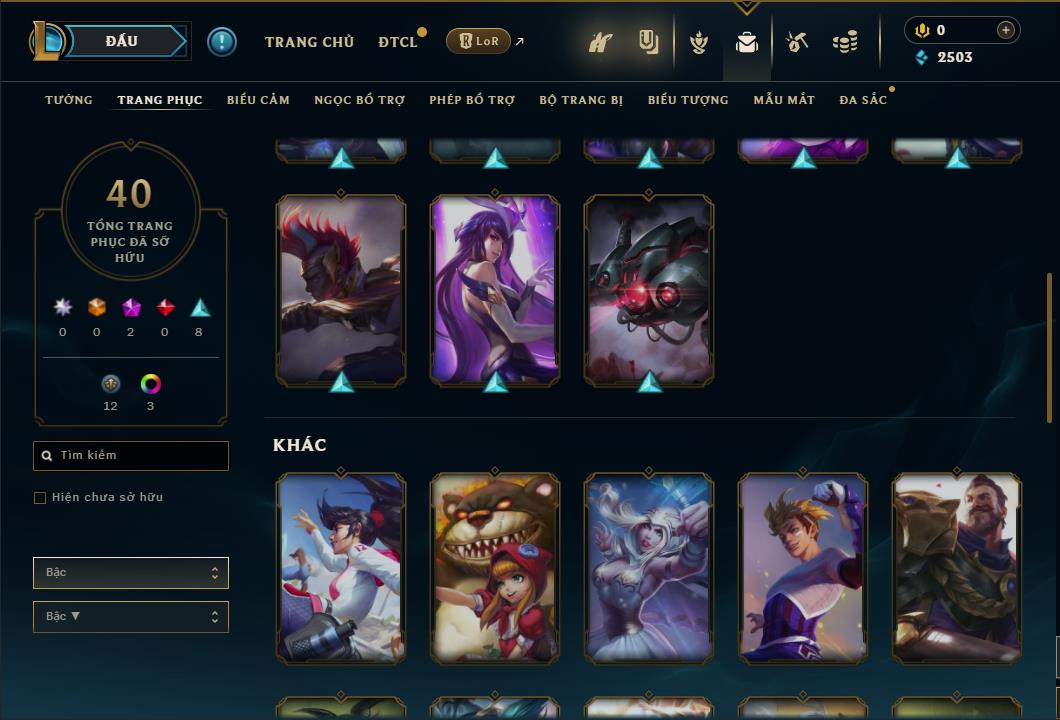Screen dimensions: 1060x720
Task: Open the NGỌC BỔ TRỢ tab
Action: 359,100
